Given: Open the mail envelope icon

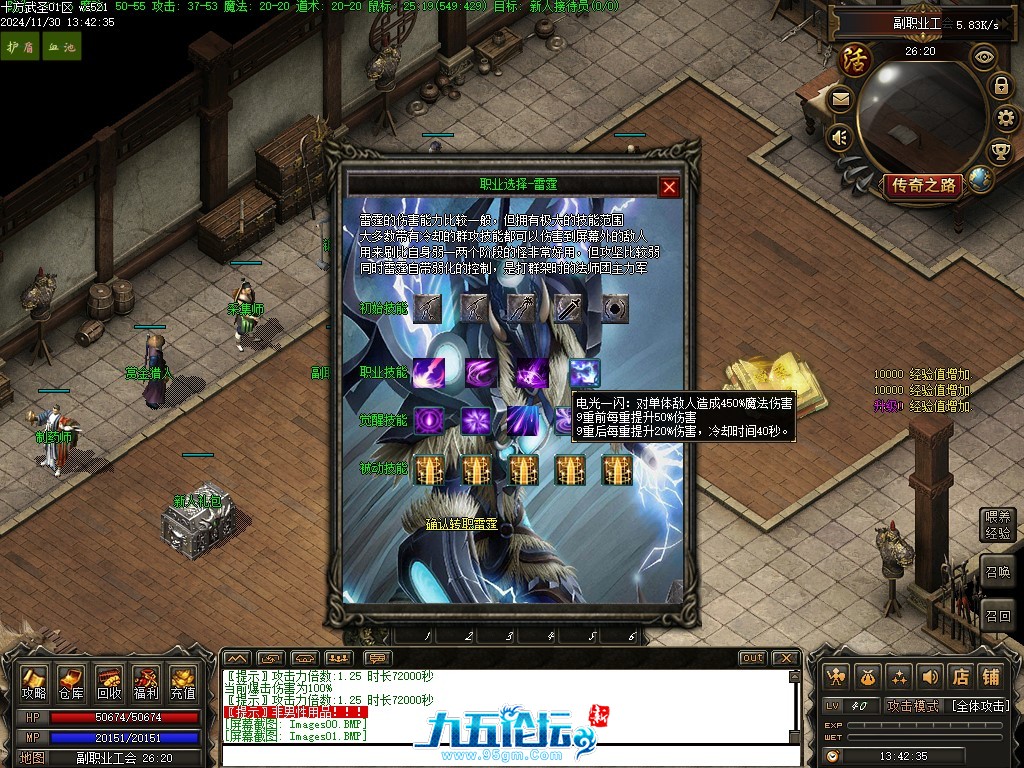Looking at the screenshot, I should pyautogui.click(x=840, y=99).
